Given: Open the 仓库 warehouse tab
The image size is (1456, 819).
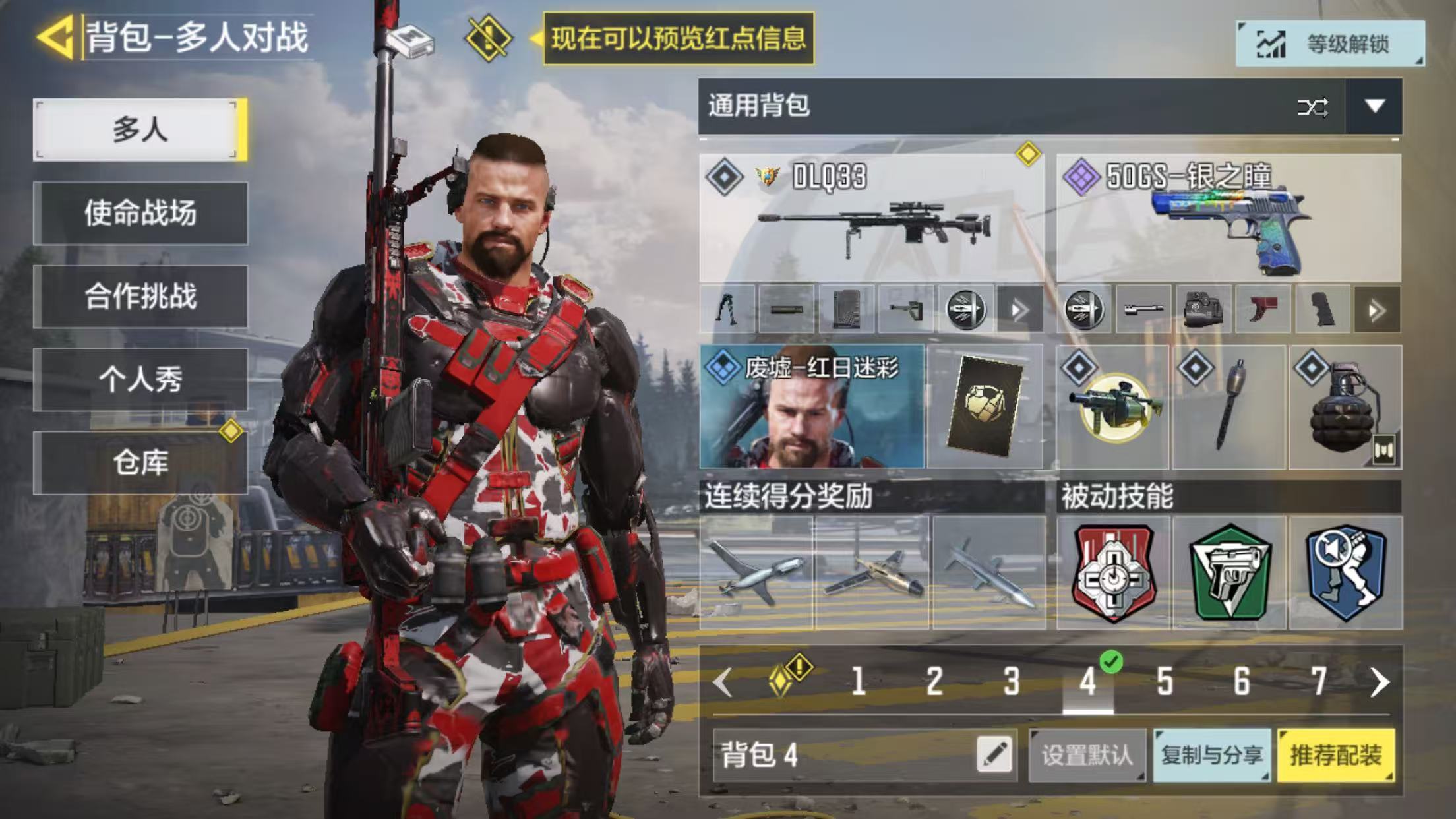Looking at the screenshot, I should (140, 462).
